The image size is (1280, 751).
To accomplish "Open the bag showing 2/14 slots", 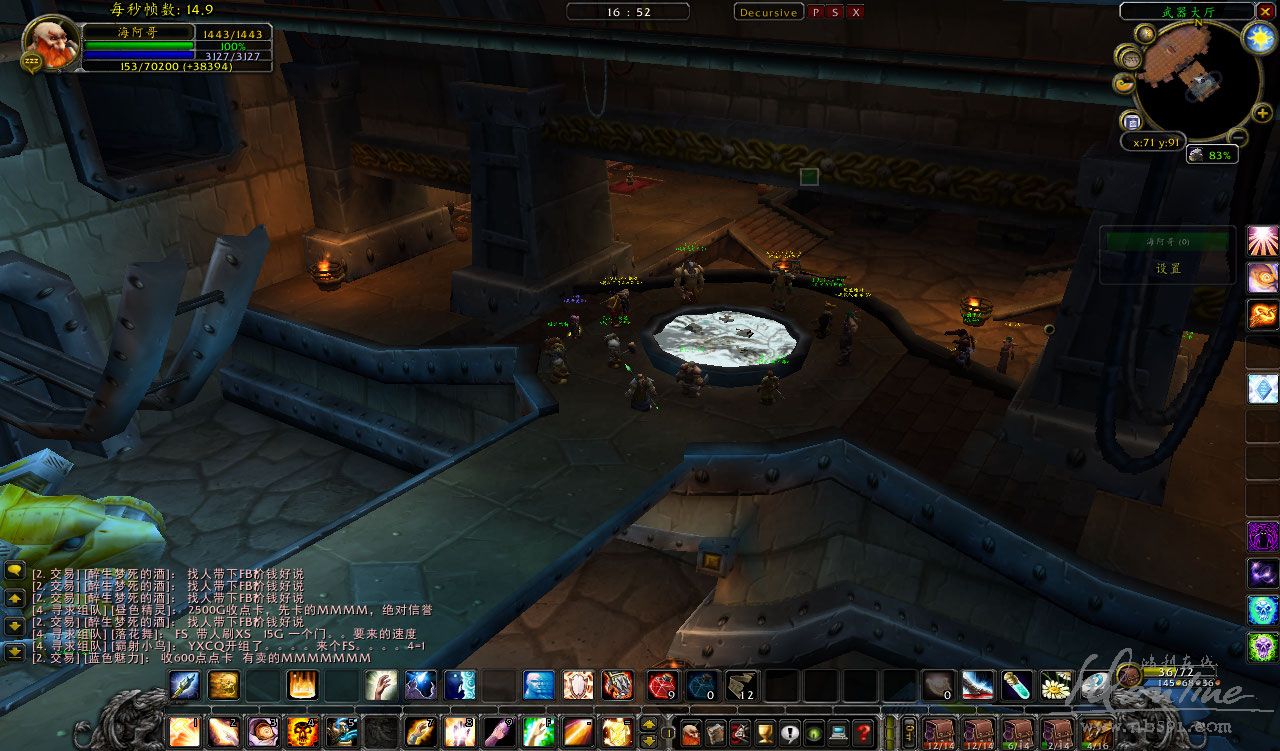I will click(1056, 732).
